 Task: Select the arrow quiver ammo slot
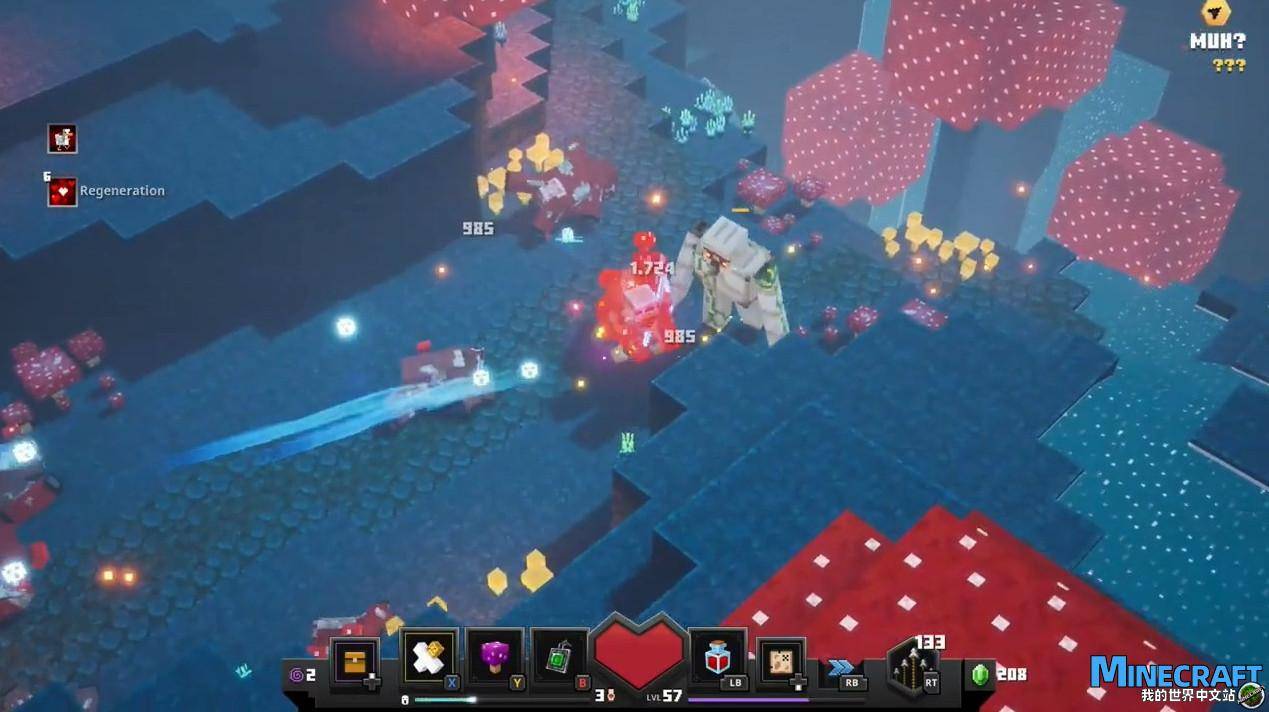coord(911,665)
